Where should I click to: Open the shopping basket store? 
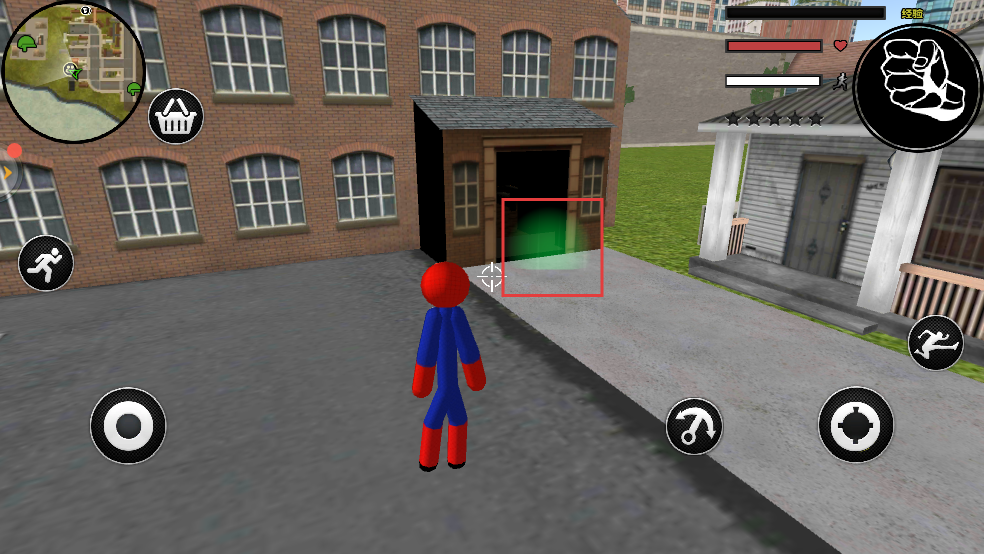pos(176,118)
